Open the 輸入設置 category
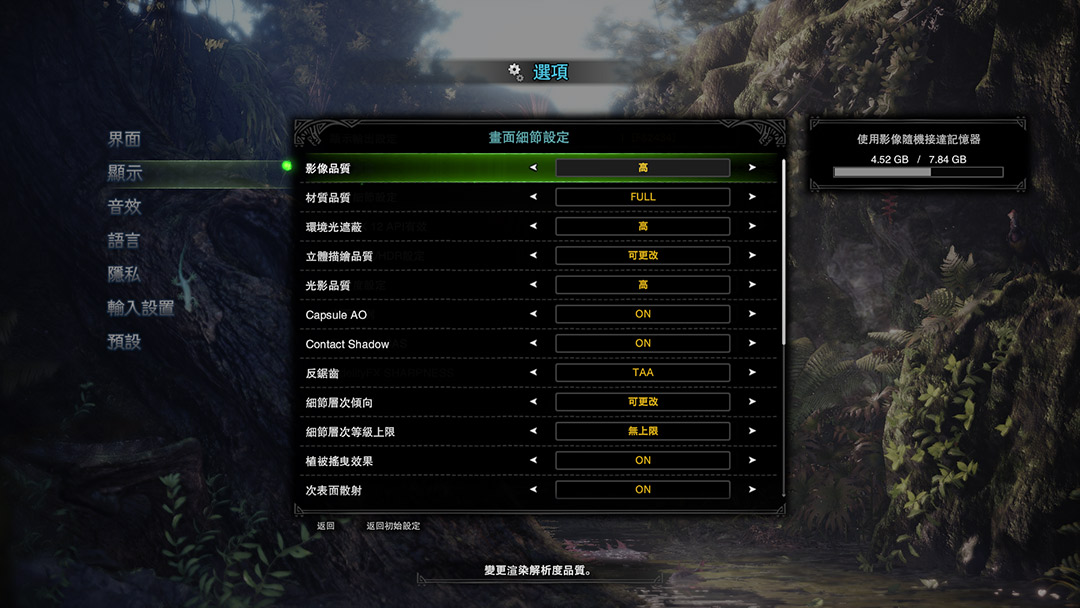 point(141,308)
